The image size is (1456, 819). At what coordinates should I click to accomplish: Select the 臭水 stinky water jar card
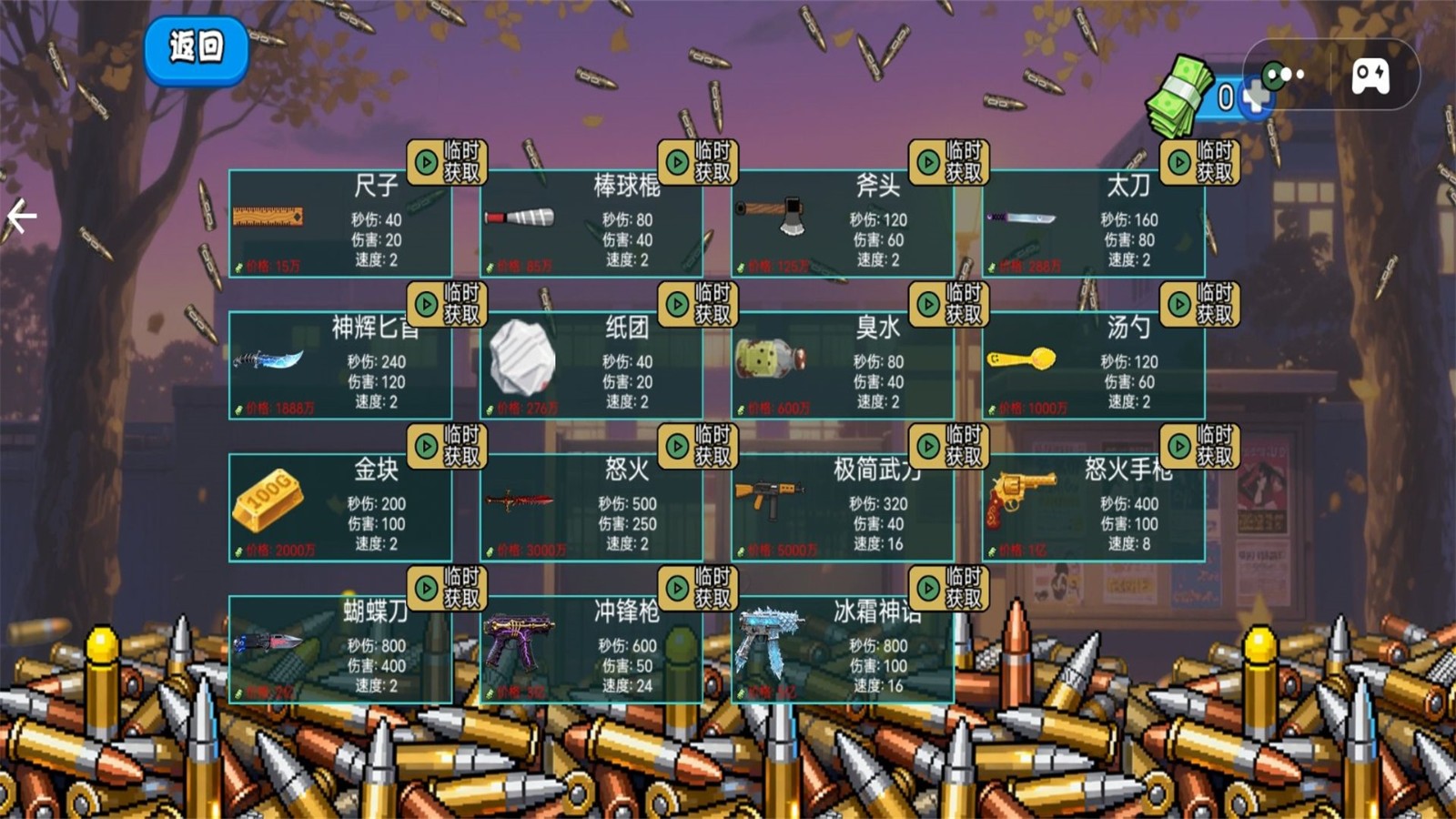tap(842, 367)
